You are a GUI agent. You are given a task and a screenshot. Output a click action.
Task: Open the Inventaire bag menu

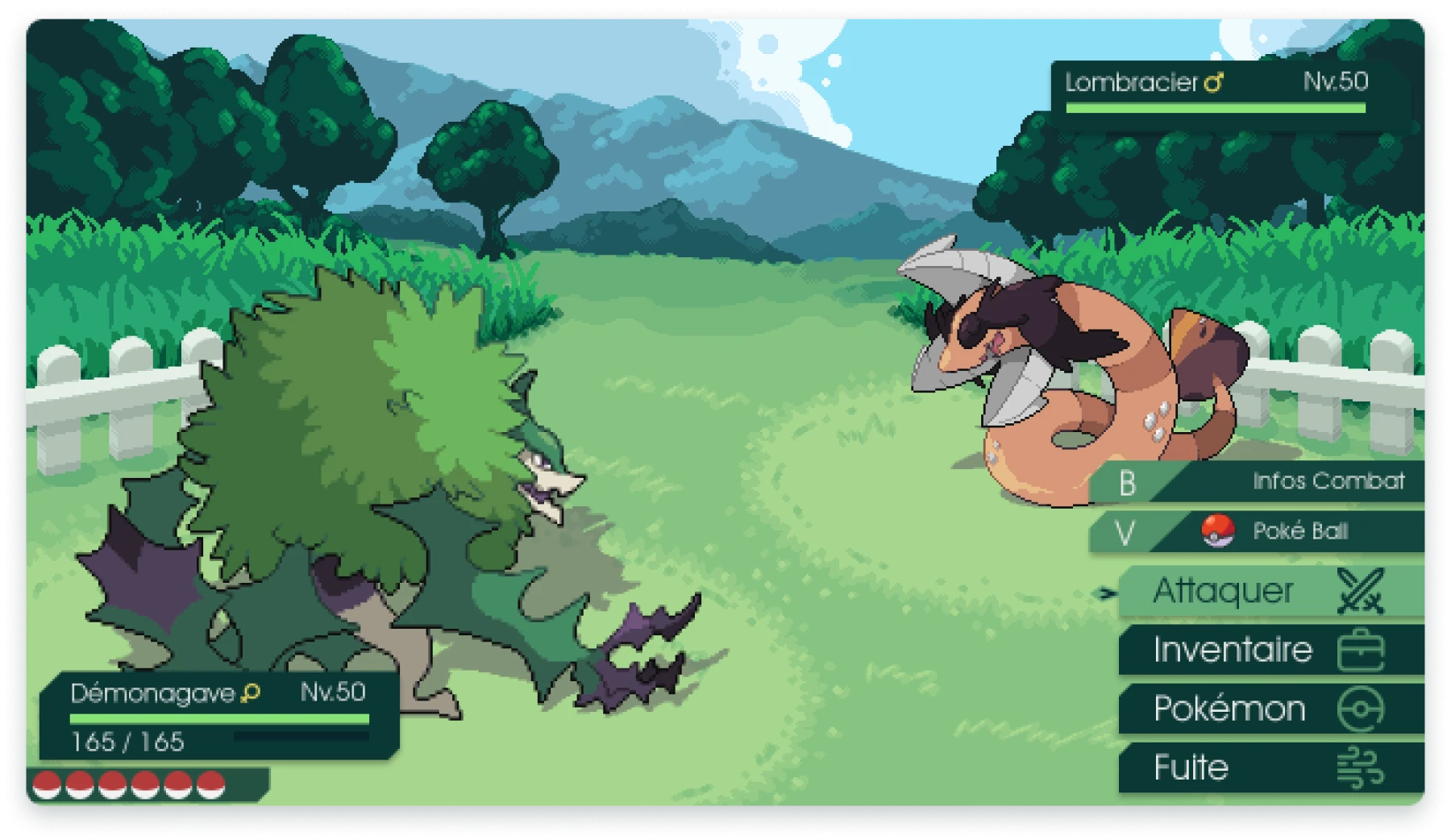1270,650
